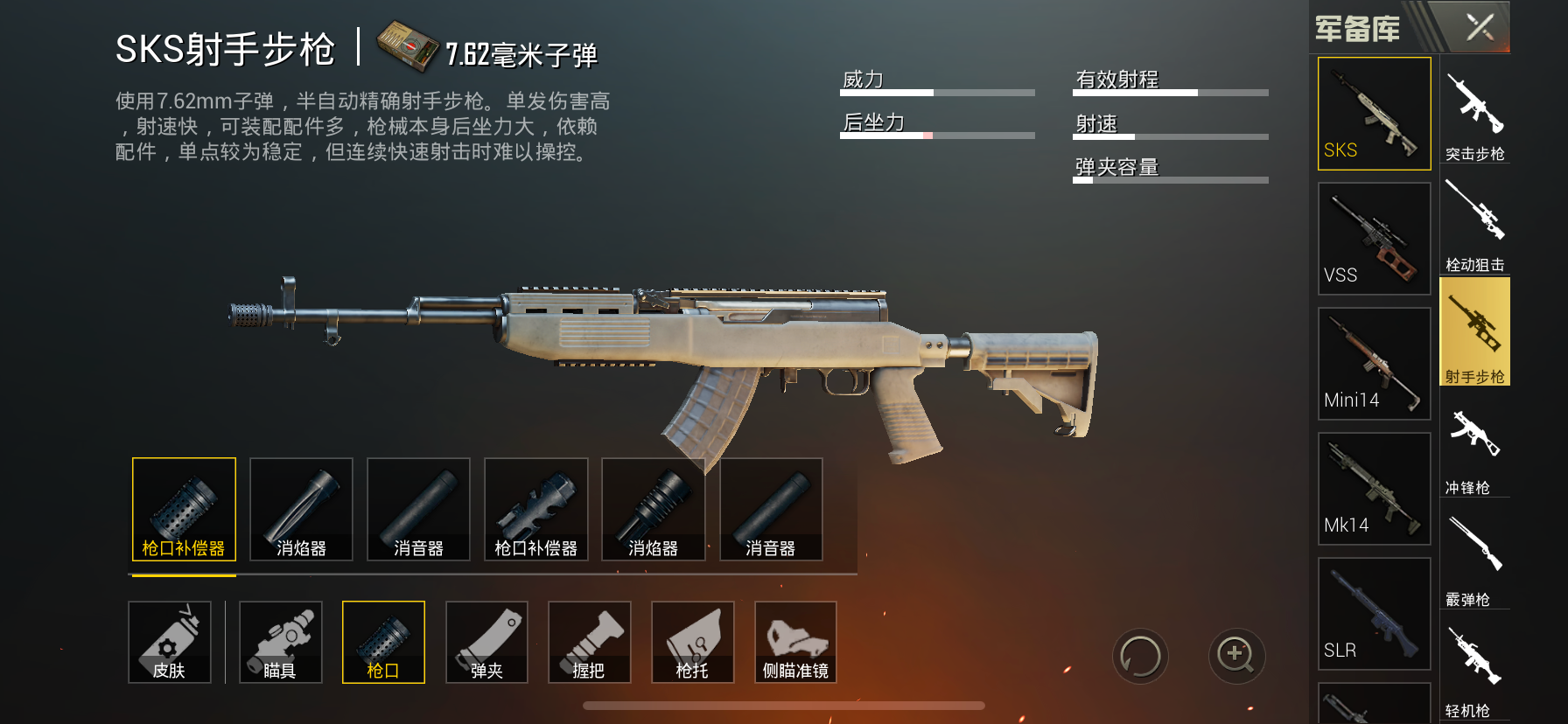
Task: Select the Mini14 weapon
Action: (1374, 364)
